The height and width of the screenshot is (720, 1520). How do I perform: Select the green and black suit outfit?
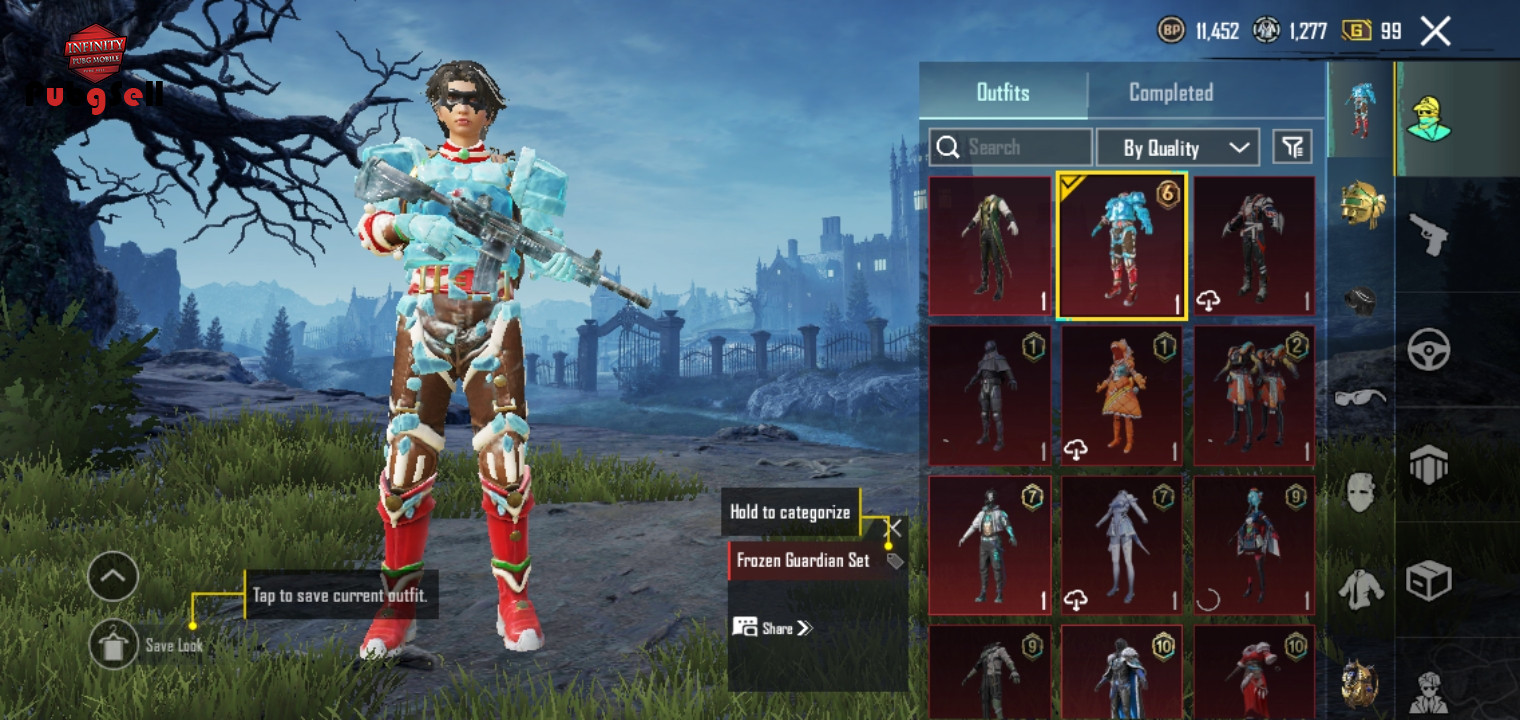(x=989, y=246)
